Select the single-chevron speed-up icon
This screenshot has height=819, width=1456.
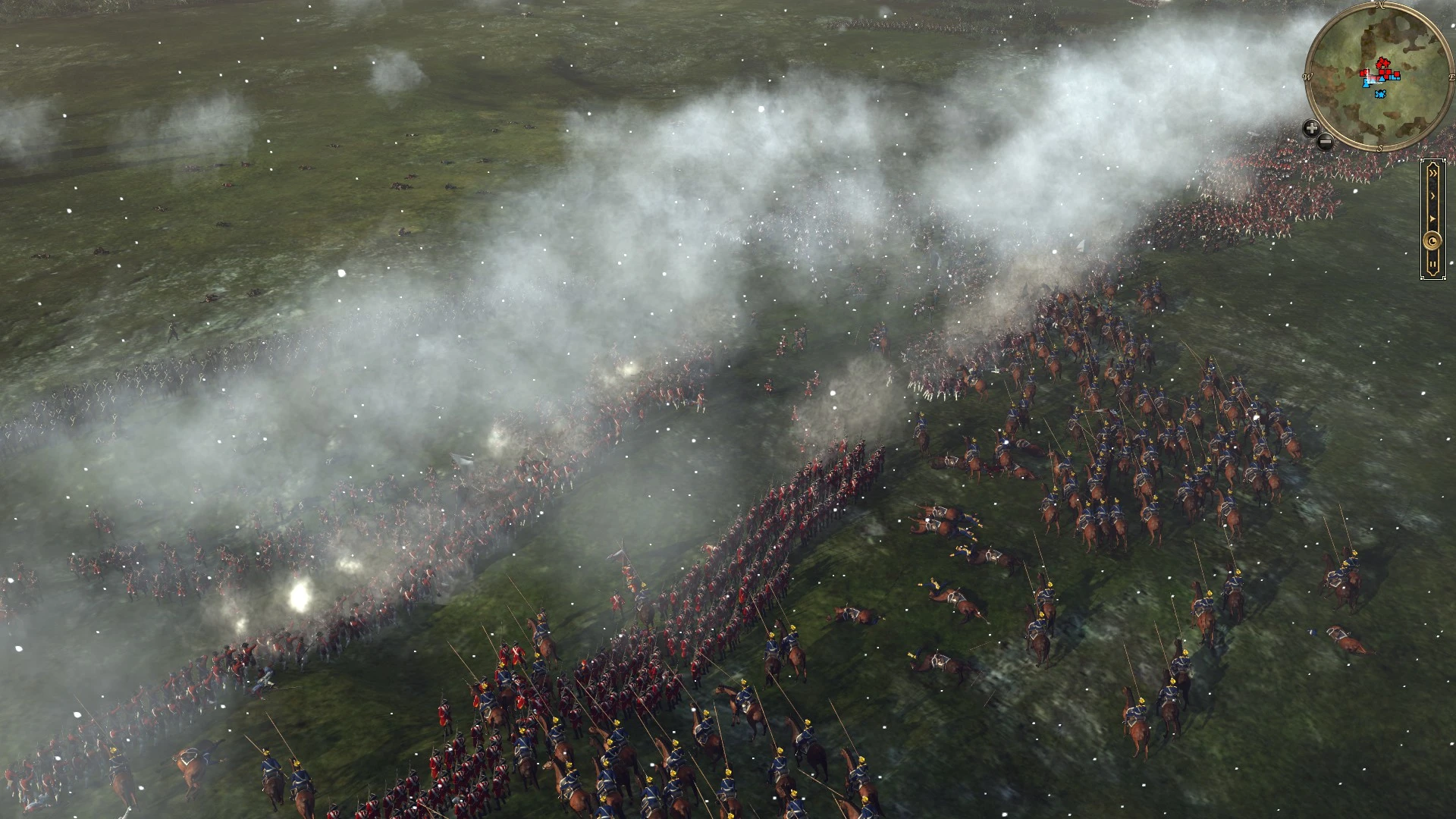[x=1433, y=195]
